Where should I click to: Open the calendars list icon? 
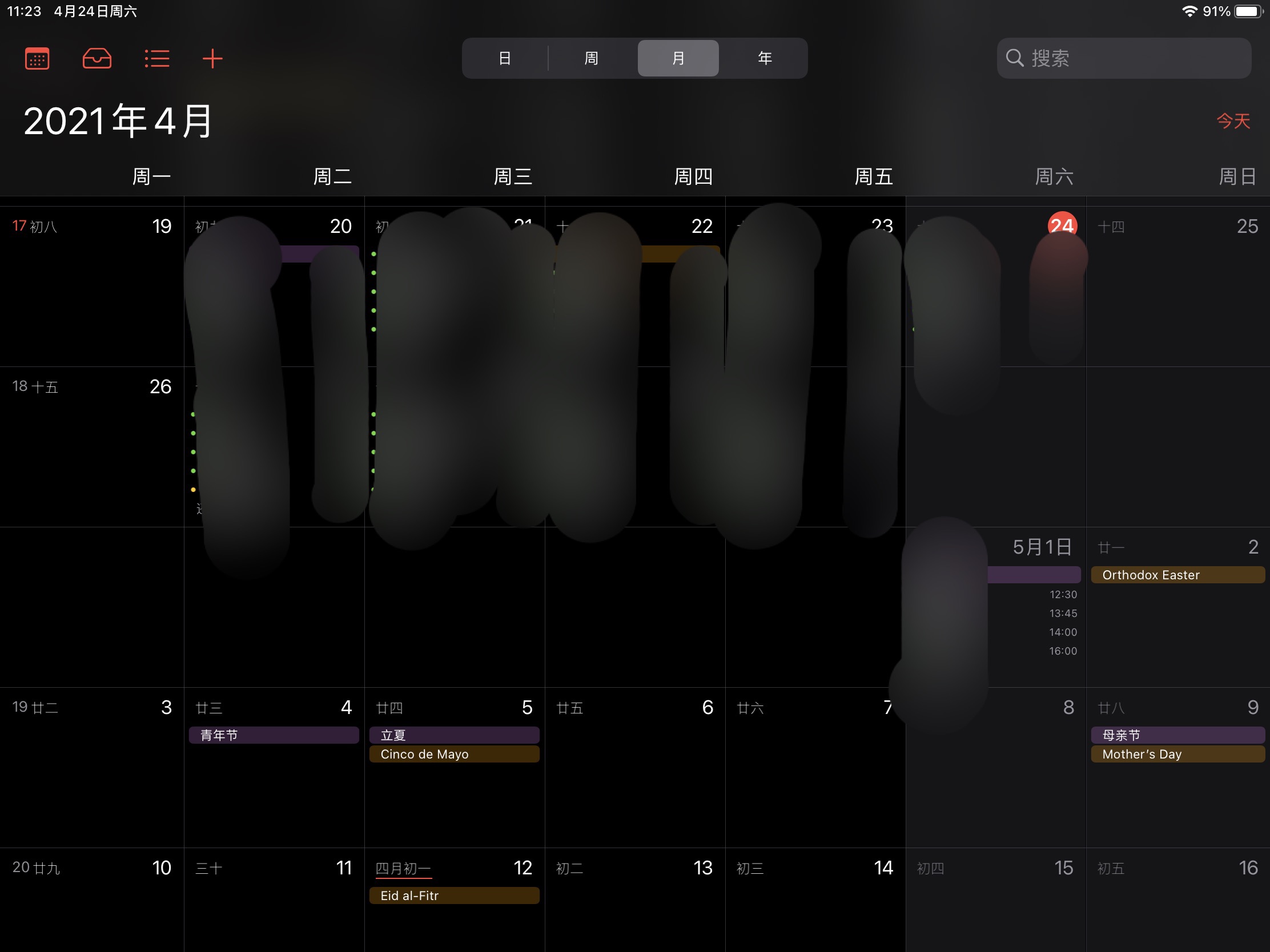(x=37, y=59)
